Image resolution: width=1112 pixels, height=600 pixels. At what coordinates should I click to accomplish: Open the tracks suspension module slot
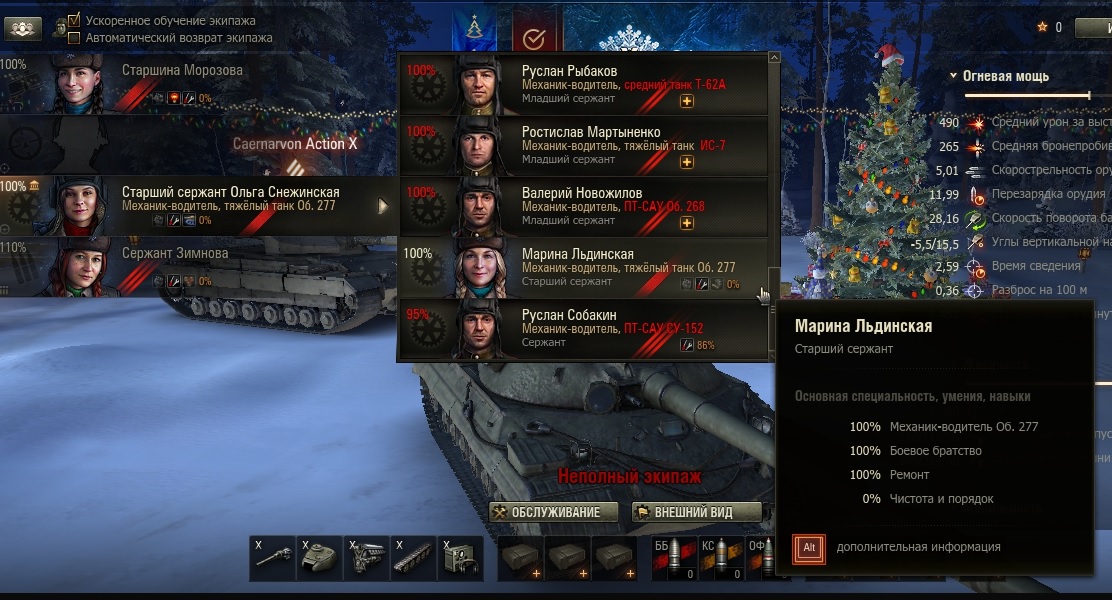click(412, 558)
